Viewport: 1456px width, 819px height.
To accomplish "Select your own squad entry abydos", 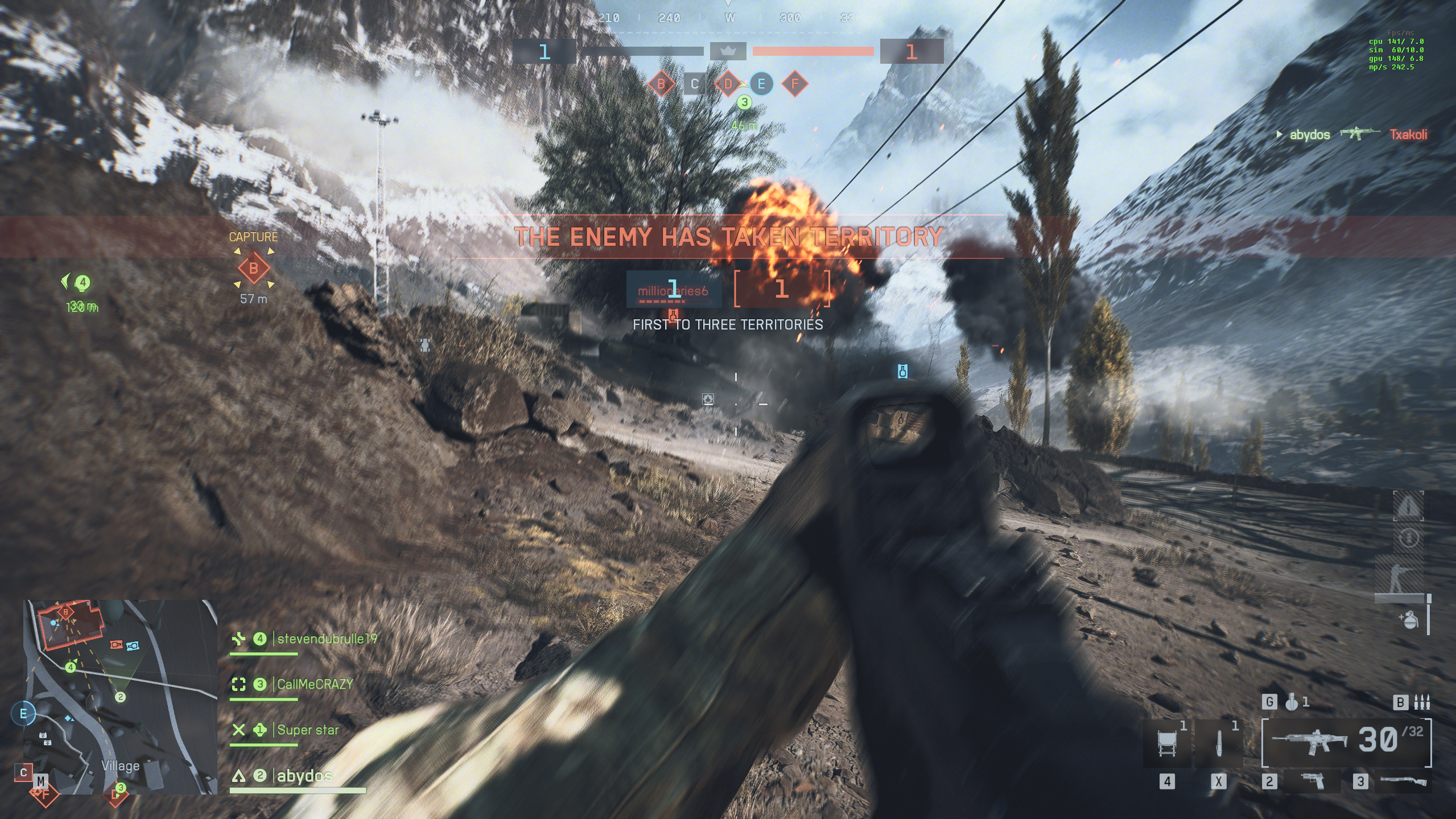I will 304,775.
